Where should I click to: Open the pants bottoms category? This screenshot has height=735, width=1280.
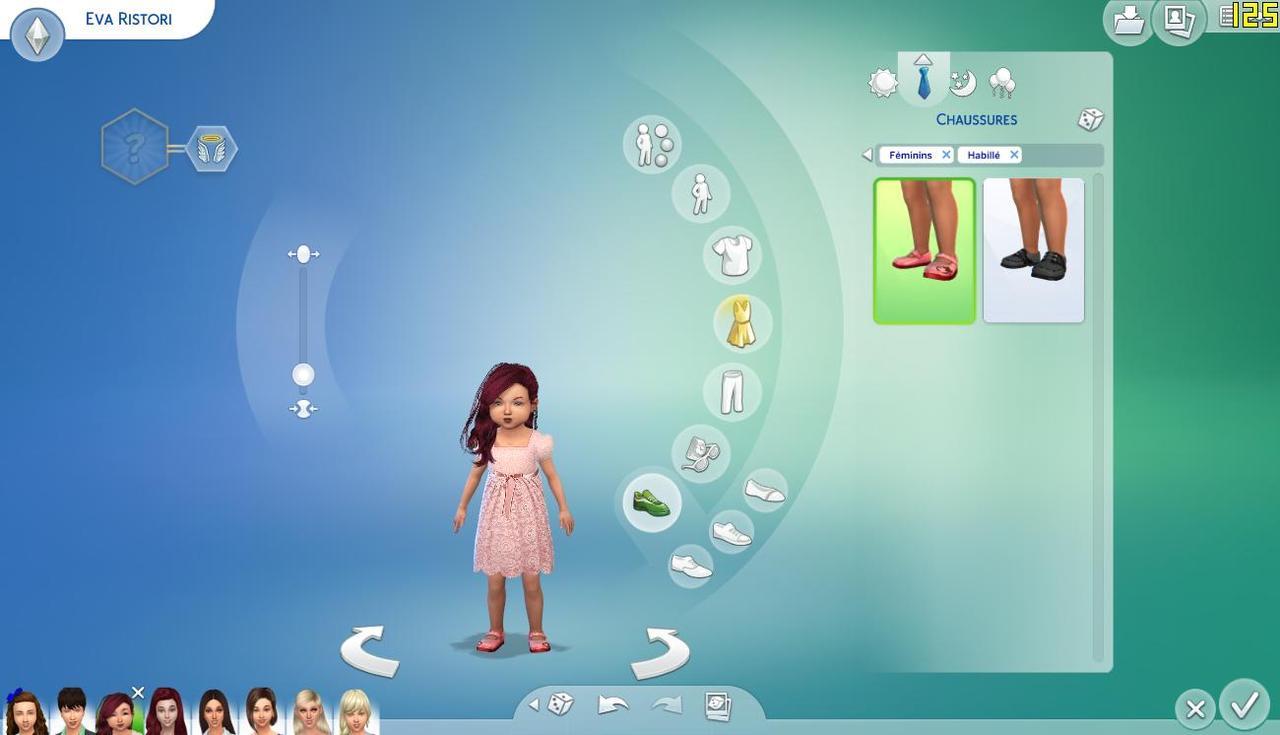coord(732,390)
